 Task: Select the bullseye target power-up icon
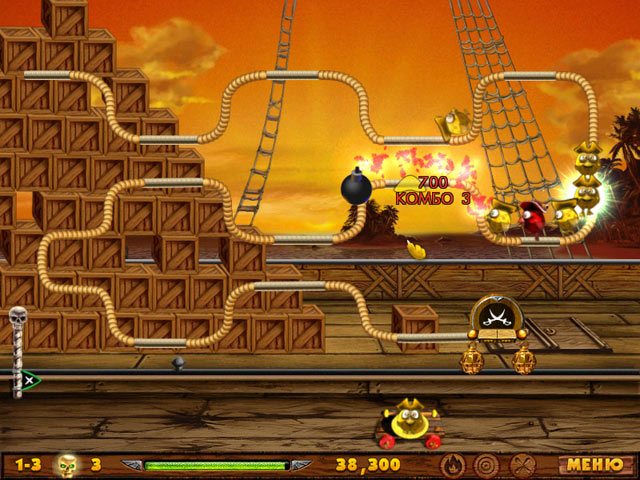[x=486, y=464]
